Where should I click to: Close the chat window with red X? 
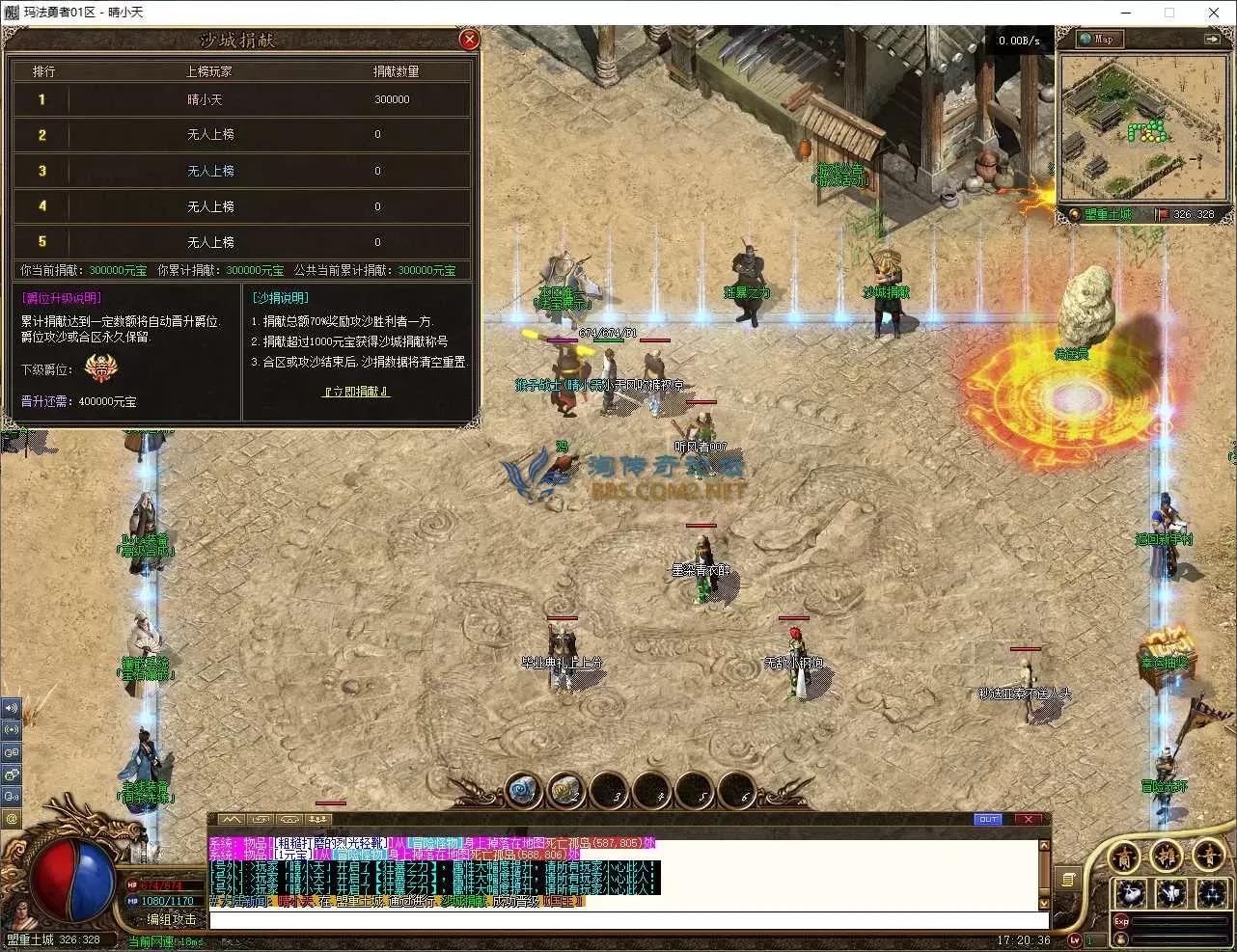(1029, 819)
